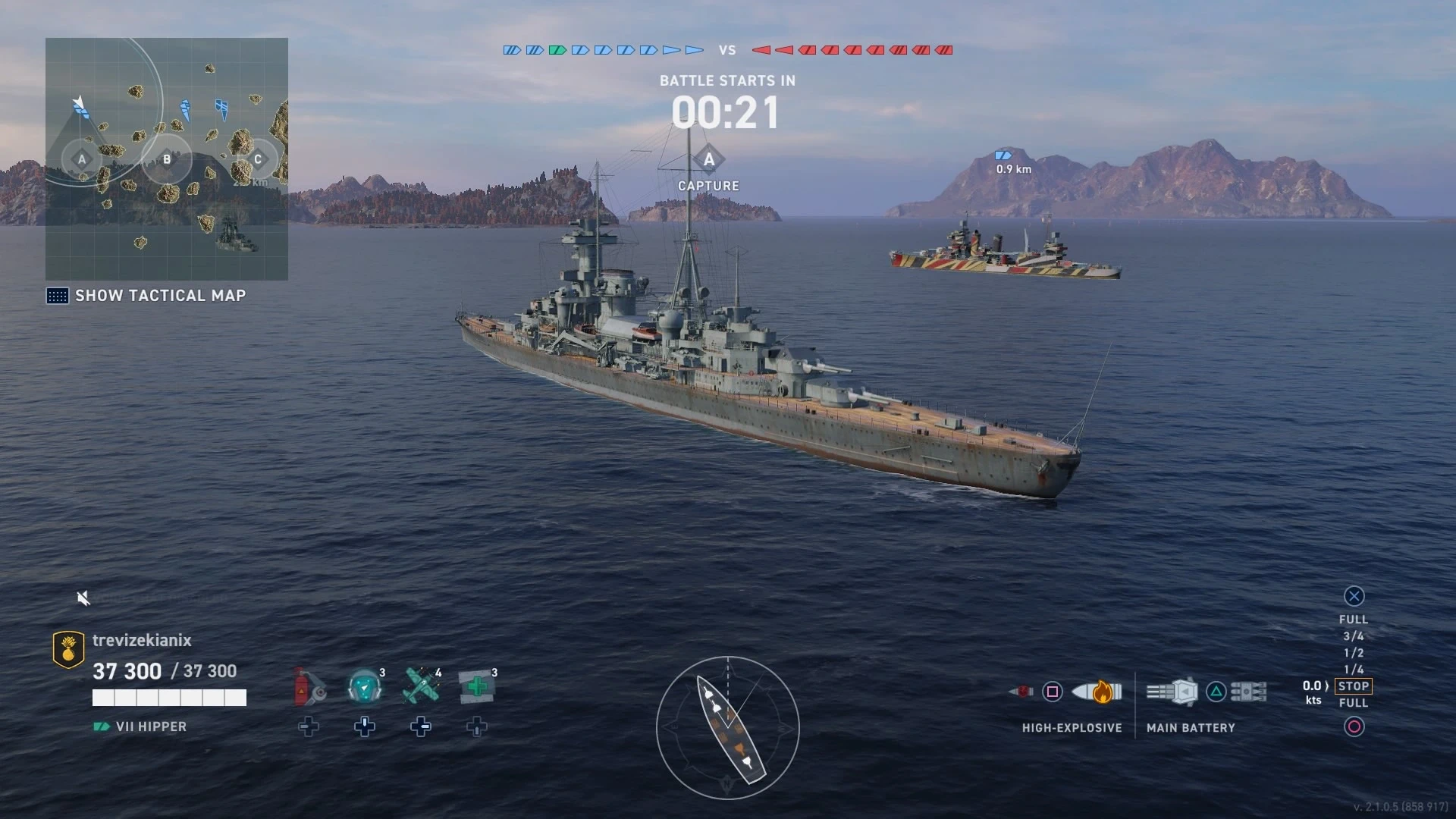
Task: Set throttle to 3/4 speed
Action: [1354, 636]
